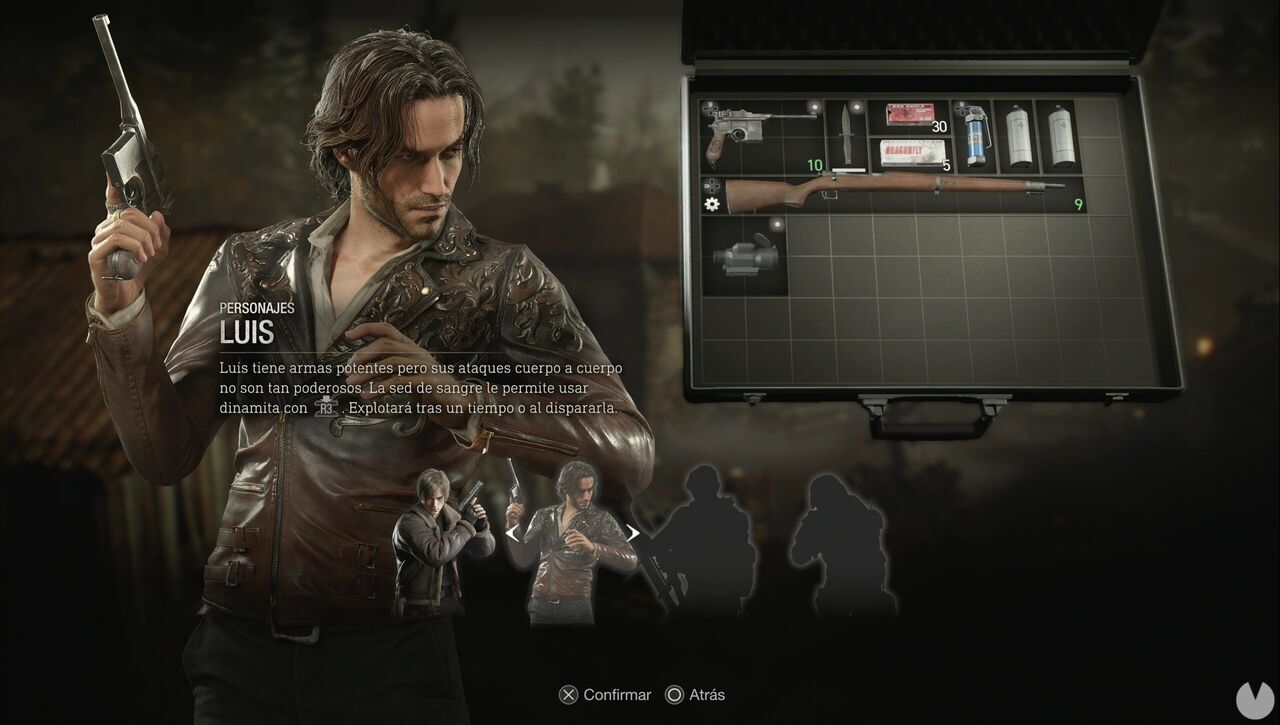Click the R3 button prompt in Luis's description

pos(325,408)
